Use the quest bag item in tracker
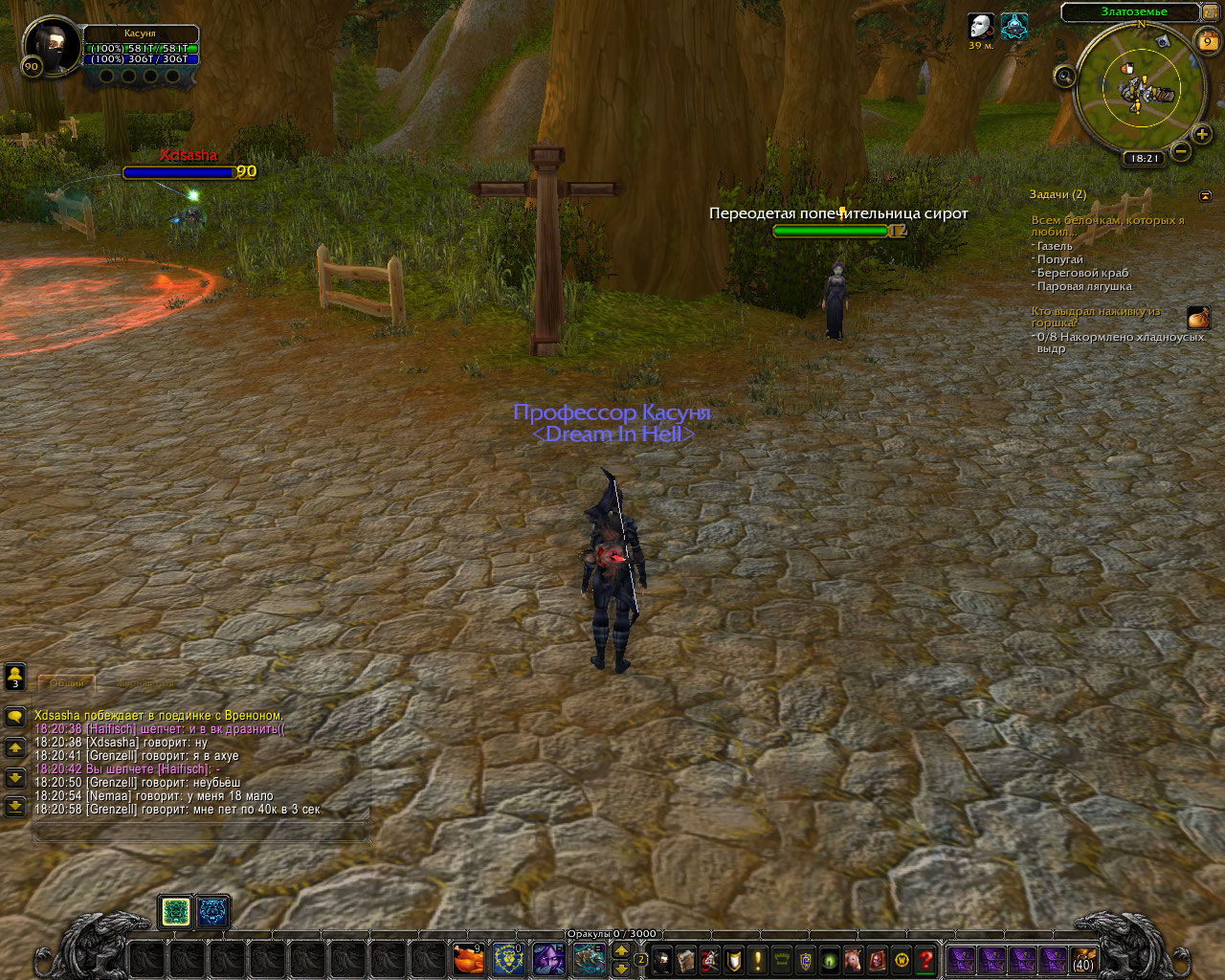 (1198, 317)
